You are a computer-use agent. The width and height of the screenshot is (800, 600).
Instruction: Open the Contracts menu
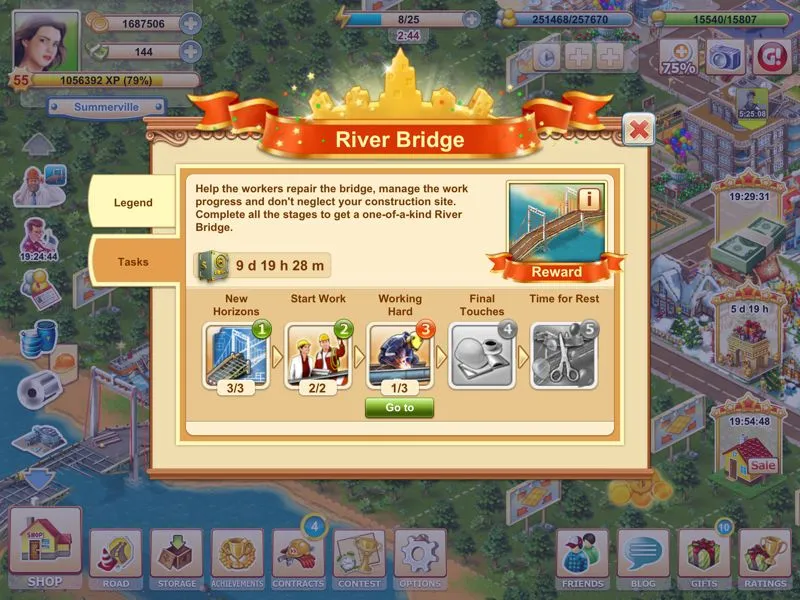click(x=298, y=558)
